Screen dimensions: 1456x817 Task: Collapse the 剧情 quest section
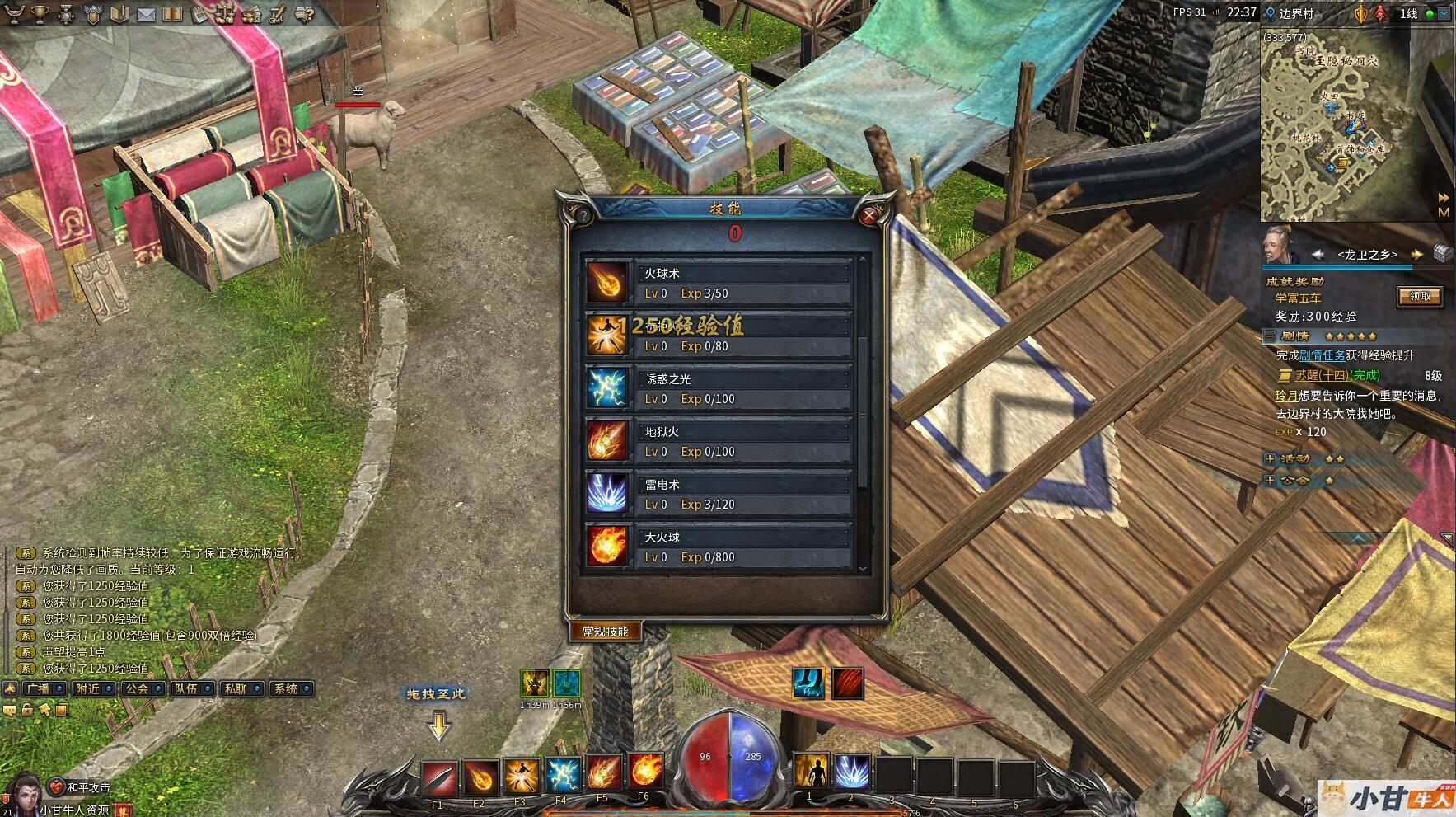tap(1270, 336)
